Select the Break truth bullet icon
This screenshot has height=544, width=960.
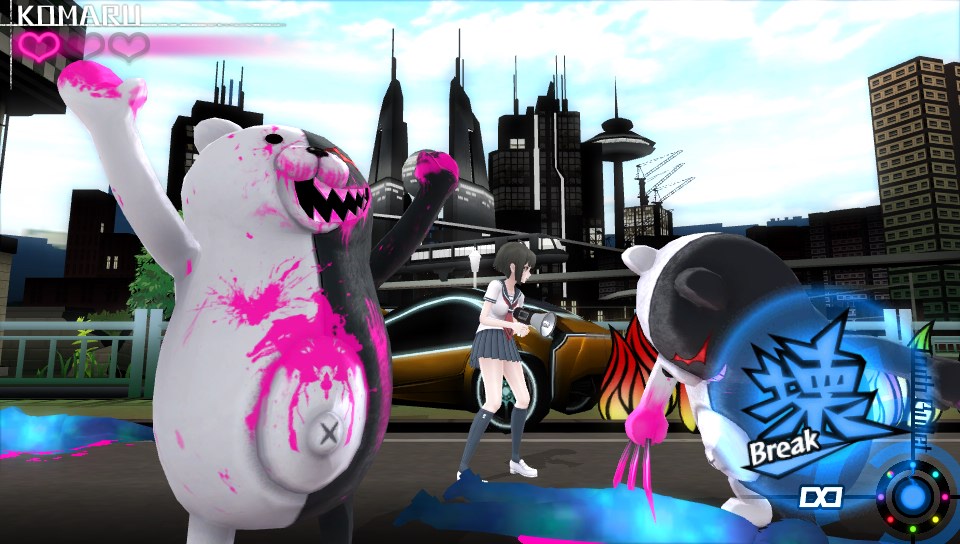click(797, 401)
